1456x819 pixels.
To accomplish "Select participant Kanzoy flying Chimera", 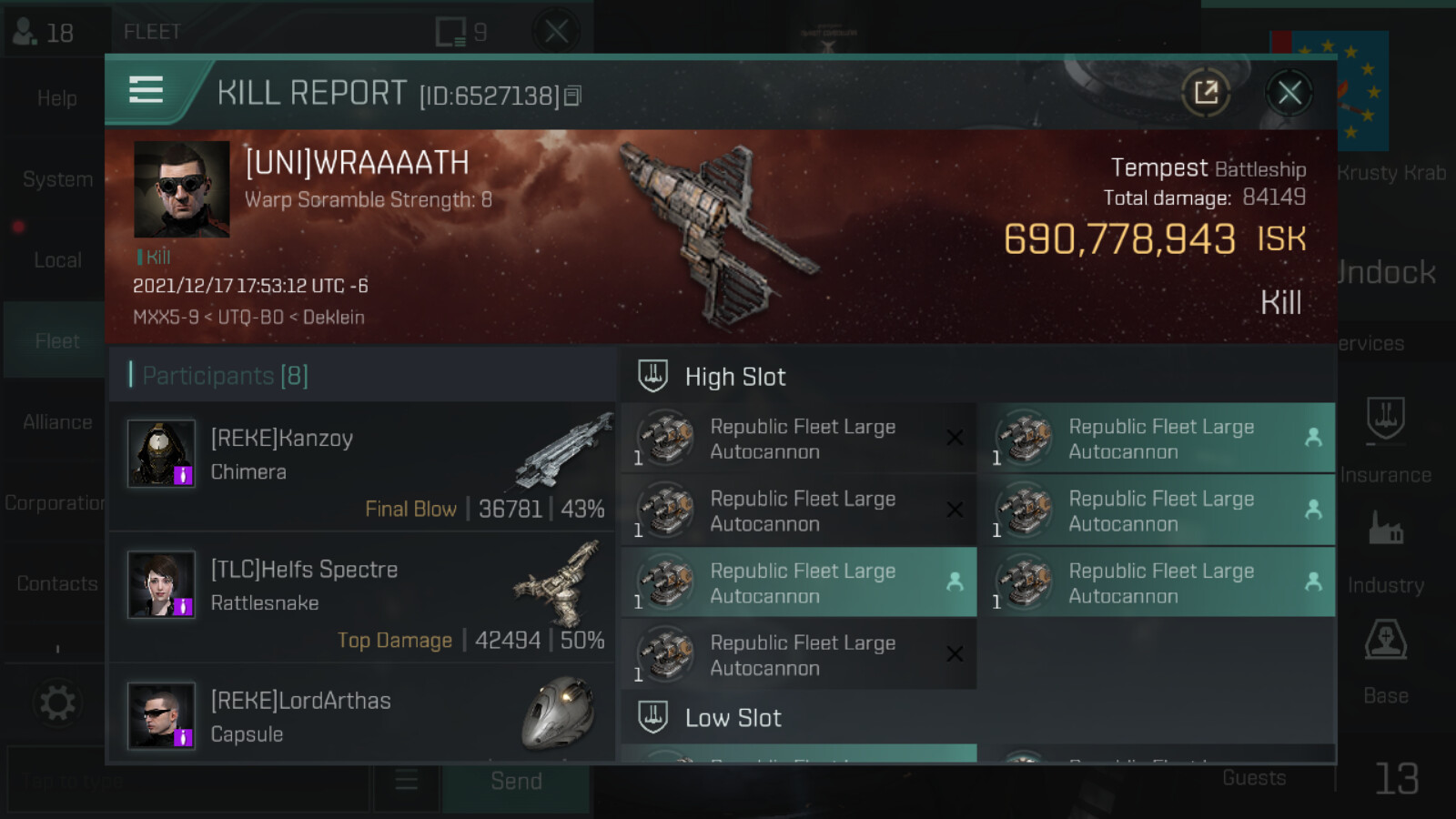I will [362, 467].
